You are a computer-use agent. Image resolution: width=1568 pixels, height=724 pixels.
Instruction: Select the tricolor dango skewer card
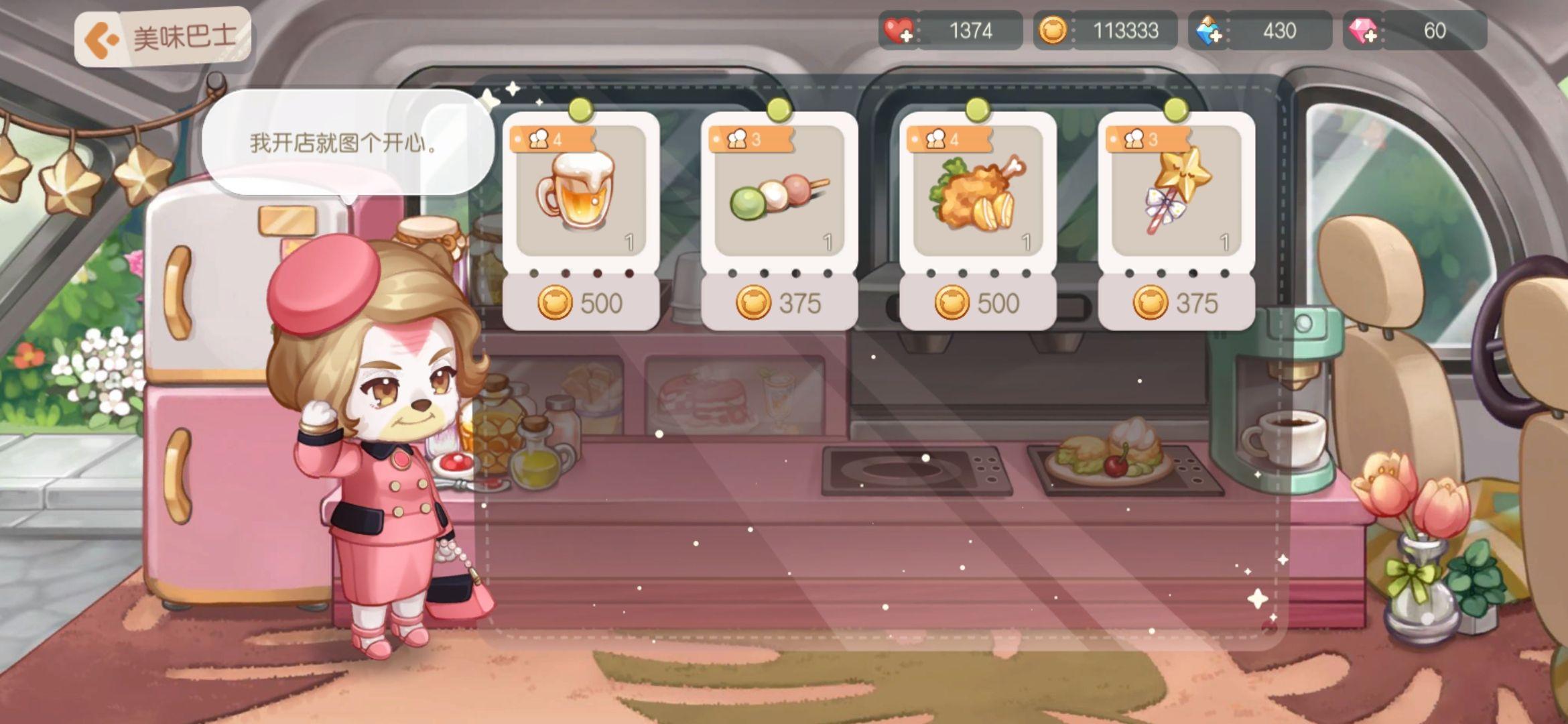779,221
